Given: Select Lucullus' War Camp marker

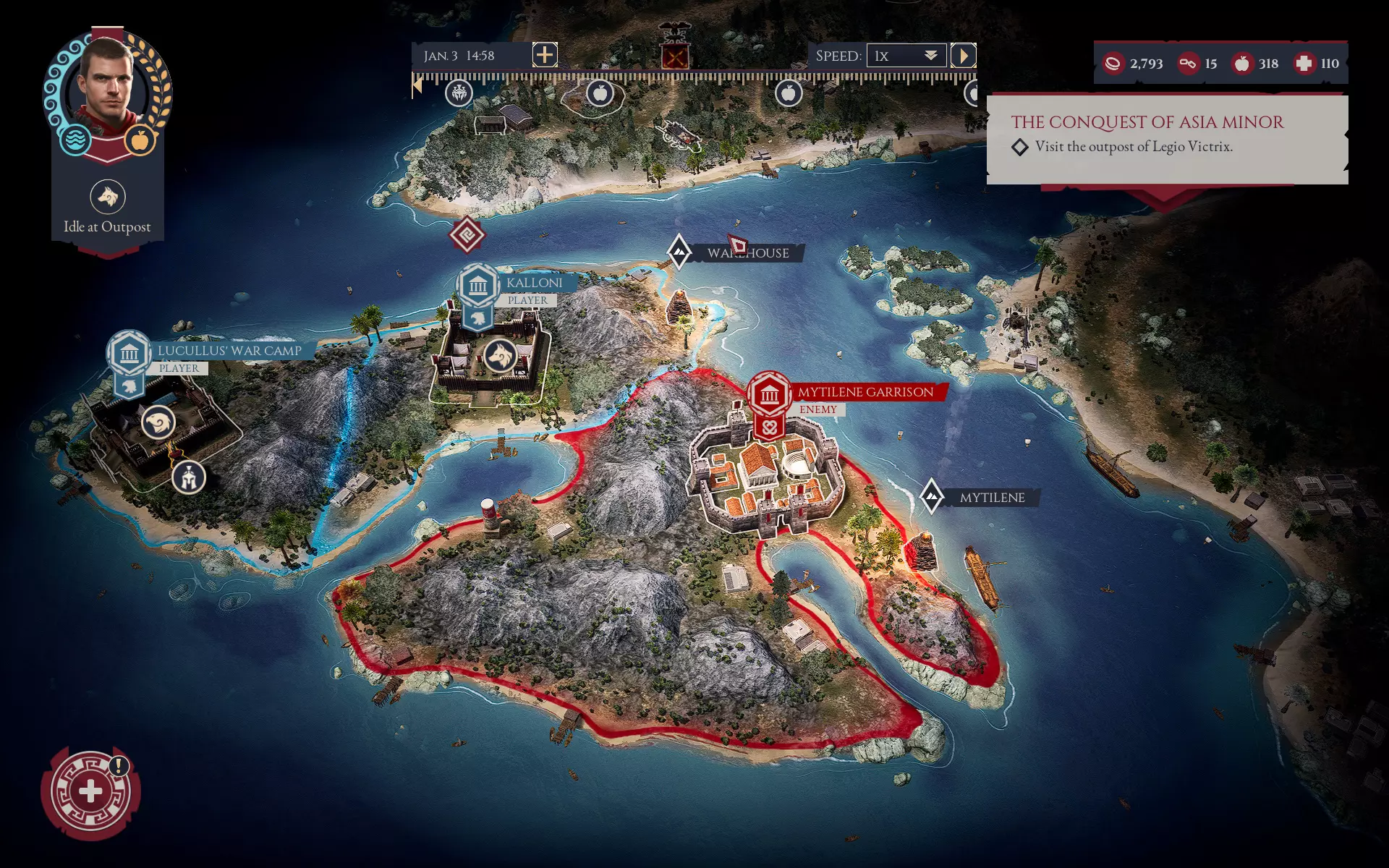Looking at the screenshot, I should click(x=129, y=354).
